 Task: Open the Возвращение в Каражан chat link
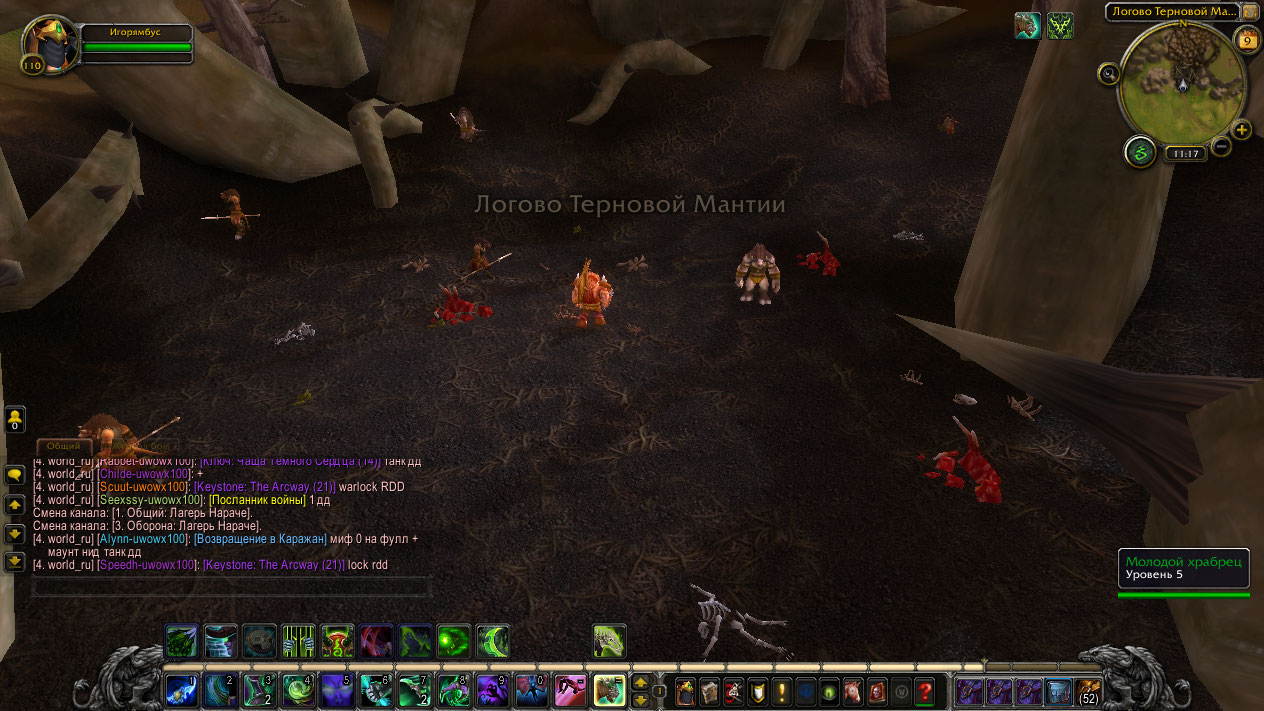pyautogui.click(x=260, y=539)
